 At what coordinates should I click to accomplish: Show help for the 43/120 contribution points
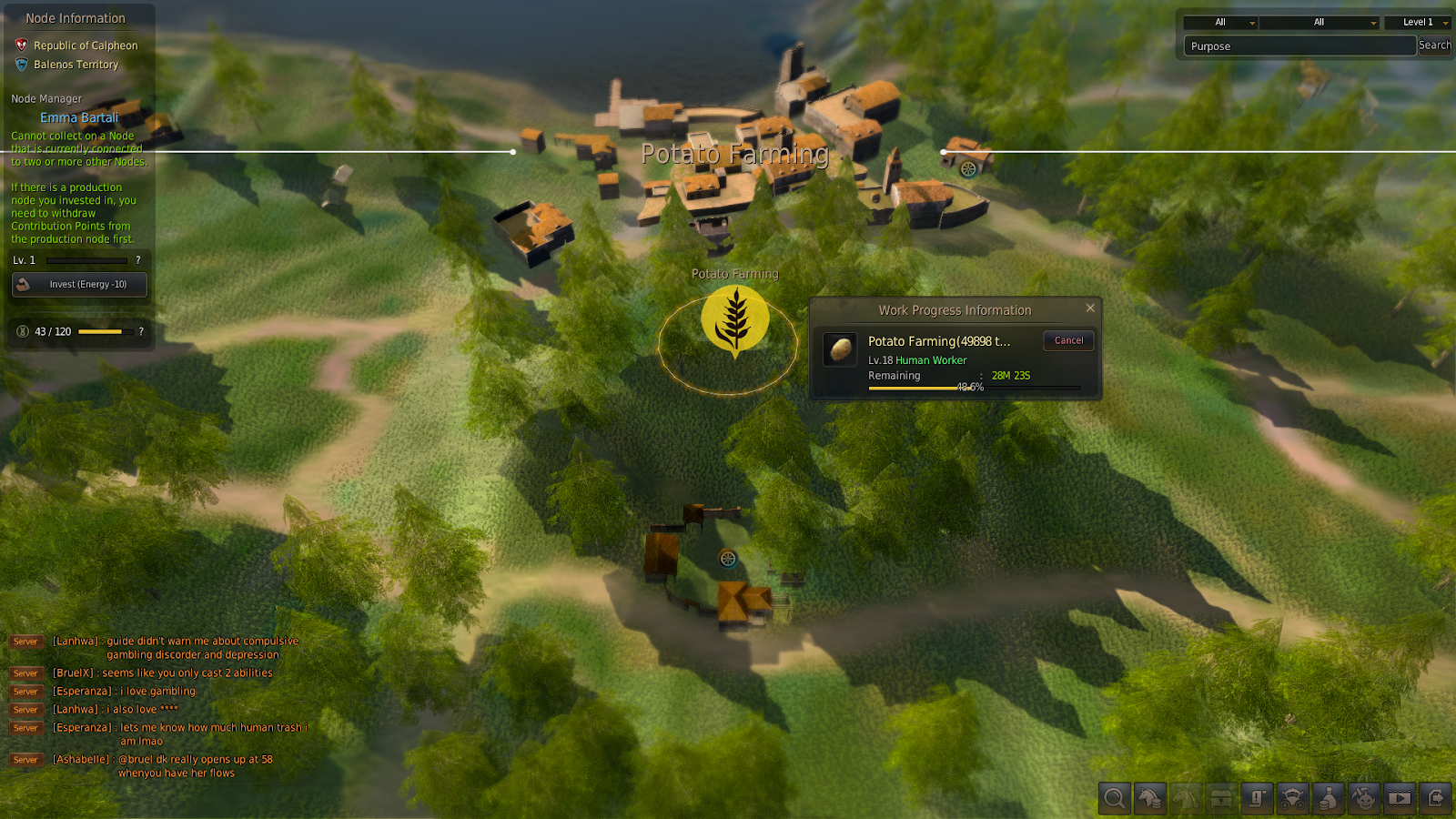tap(141, 331)
